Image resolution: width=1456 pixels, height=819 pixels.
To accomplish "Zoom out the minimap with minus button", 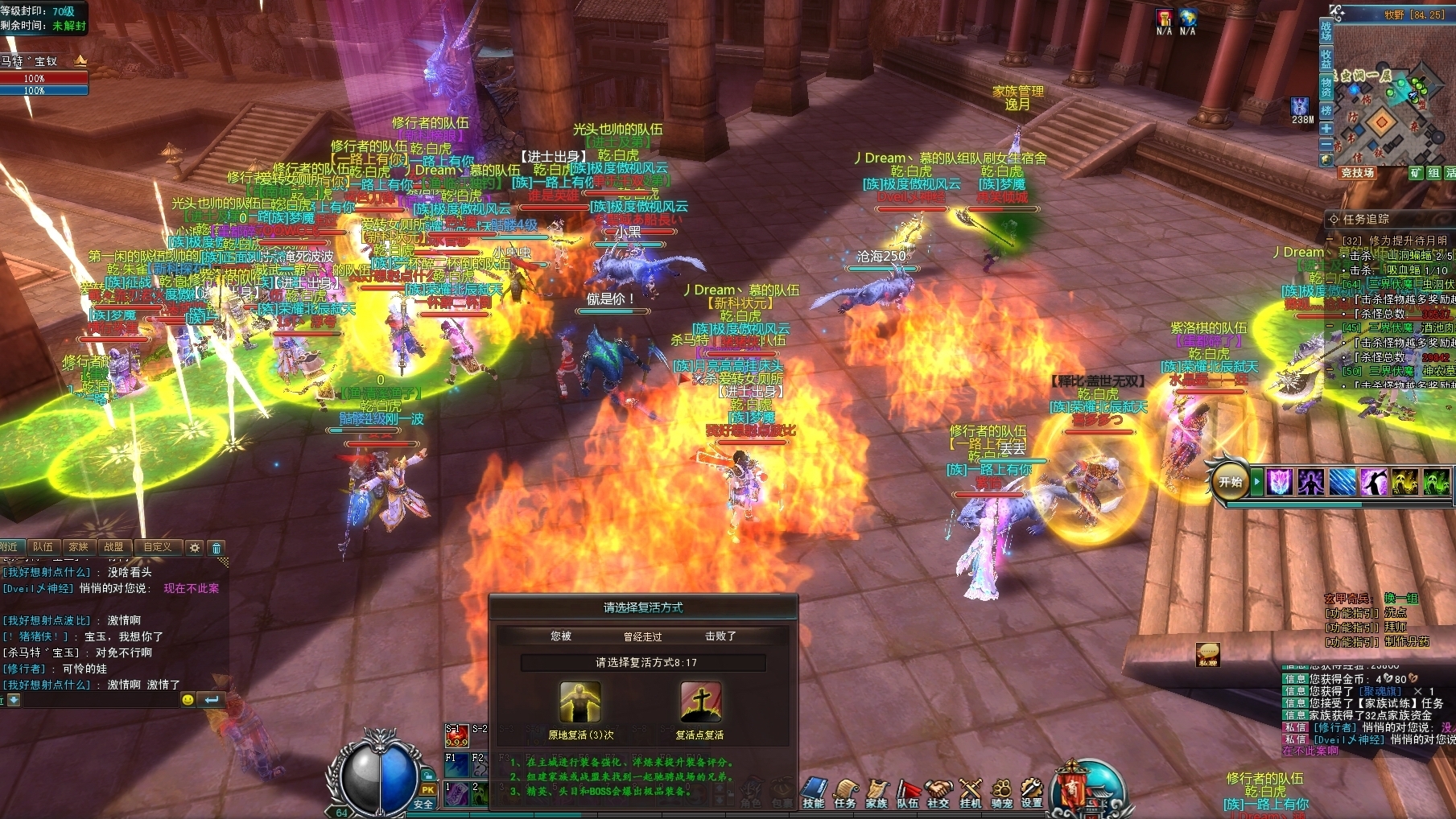I will click(x=1326, y=144).
